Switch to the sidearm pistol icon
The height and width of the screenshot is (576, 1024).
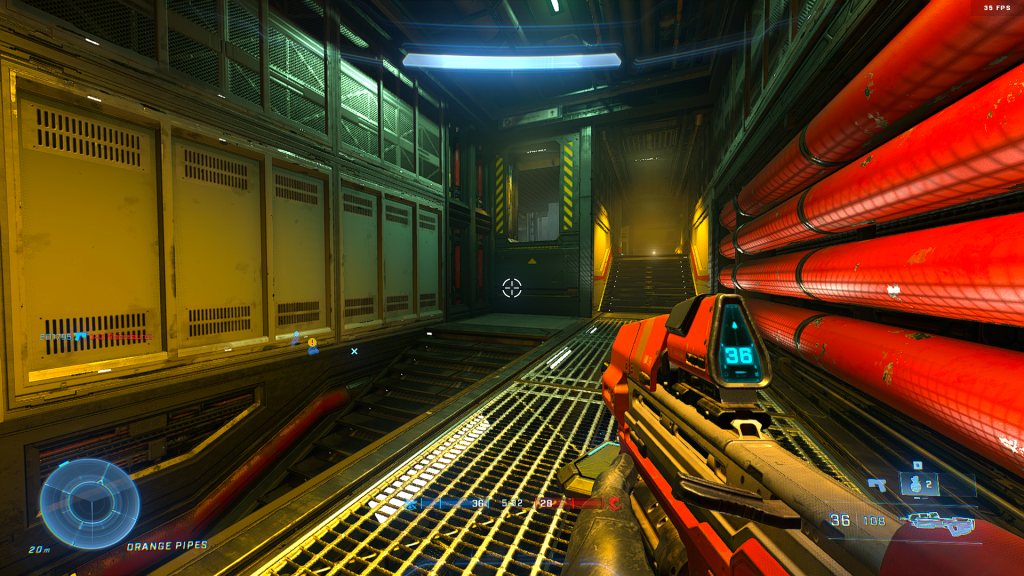(x=878, y=485)
